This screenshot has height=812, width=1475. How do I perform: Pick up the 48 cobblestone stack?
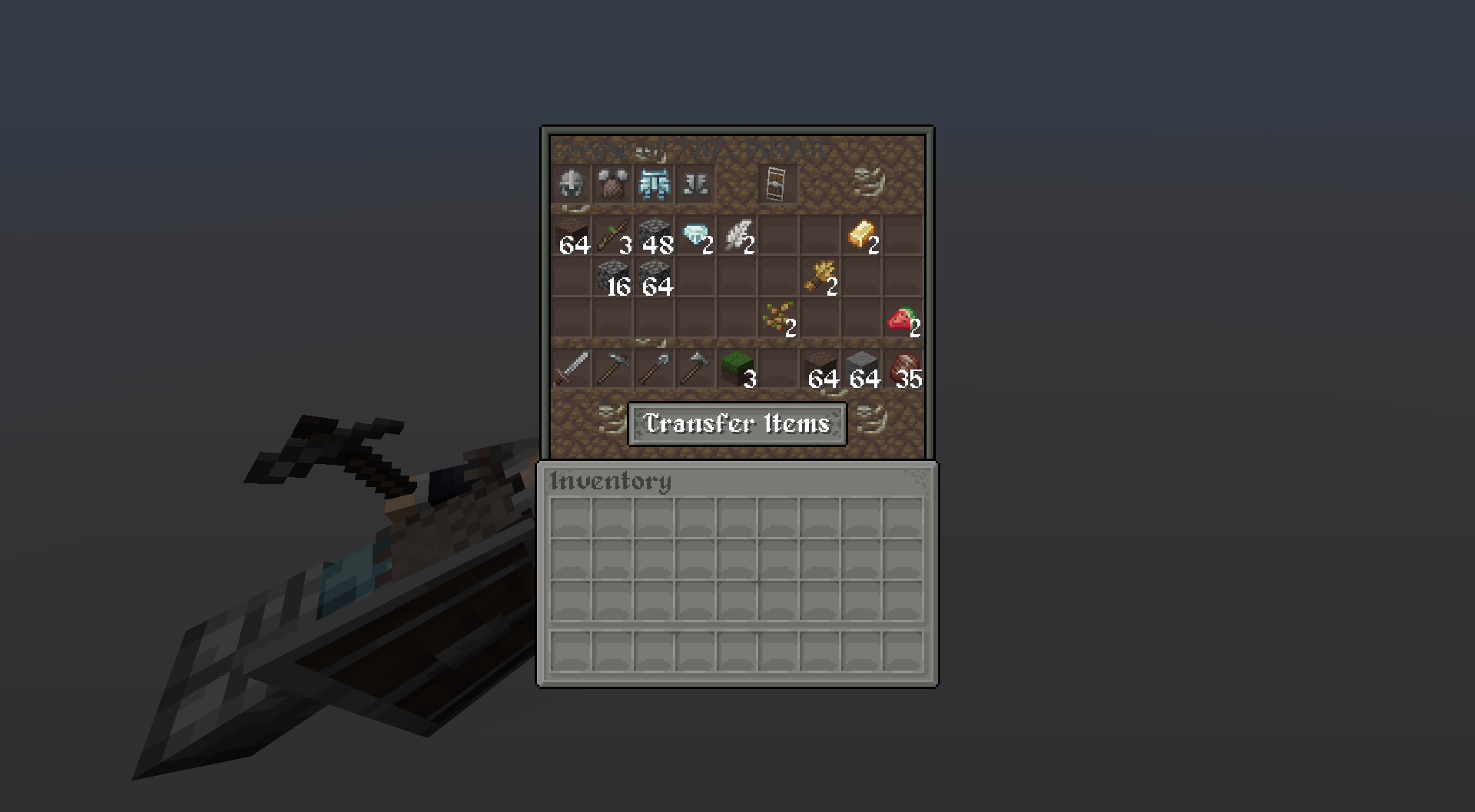(654, 234)
